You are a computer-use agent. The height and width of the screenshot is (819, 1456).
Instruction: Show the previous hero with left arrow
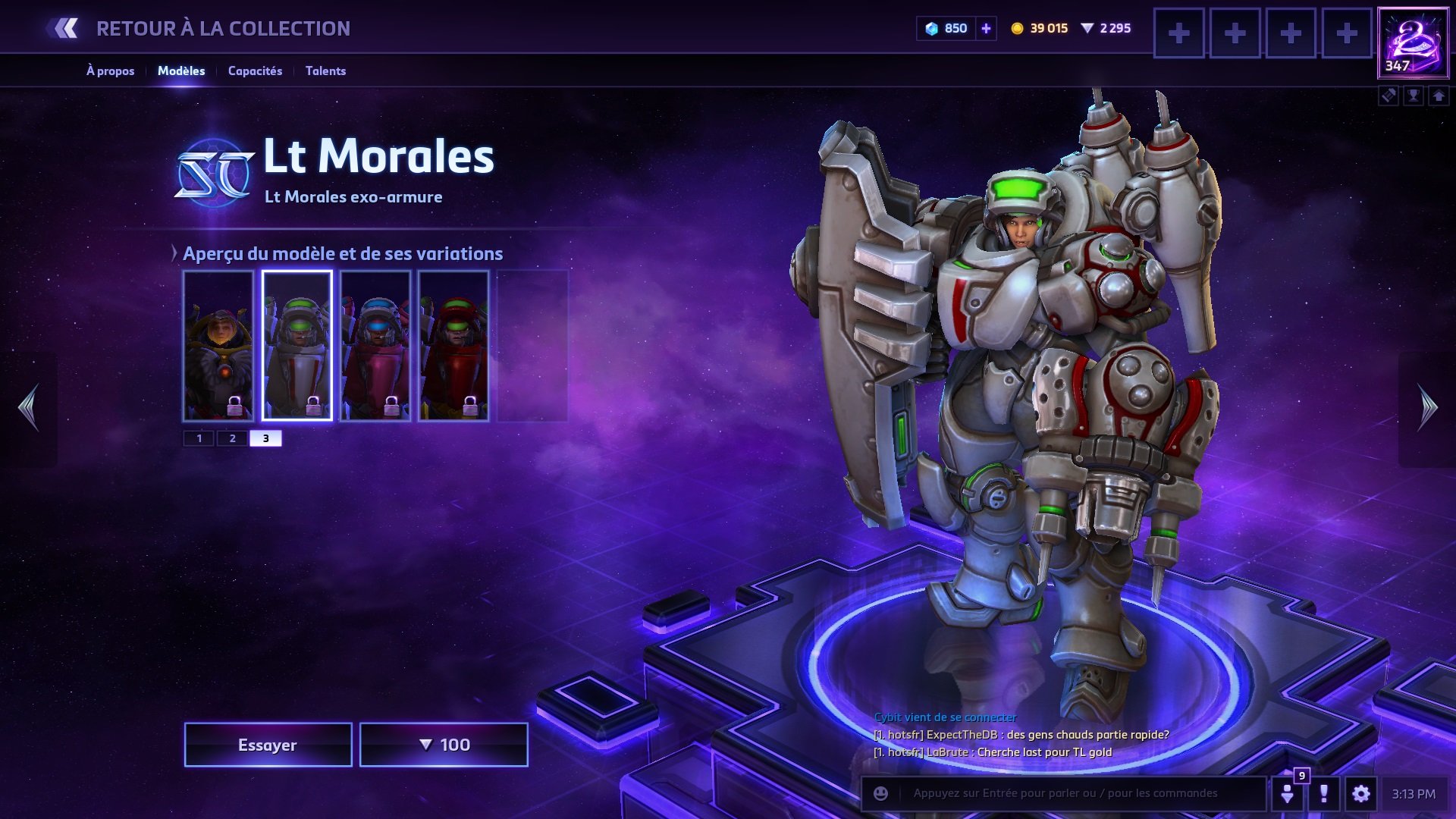(29, 407)
